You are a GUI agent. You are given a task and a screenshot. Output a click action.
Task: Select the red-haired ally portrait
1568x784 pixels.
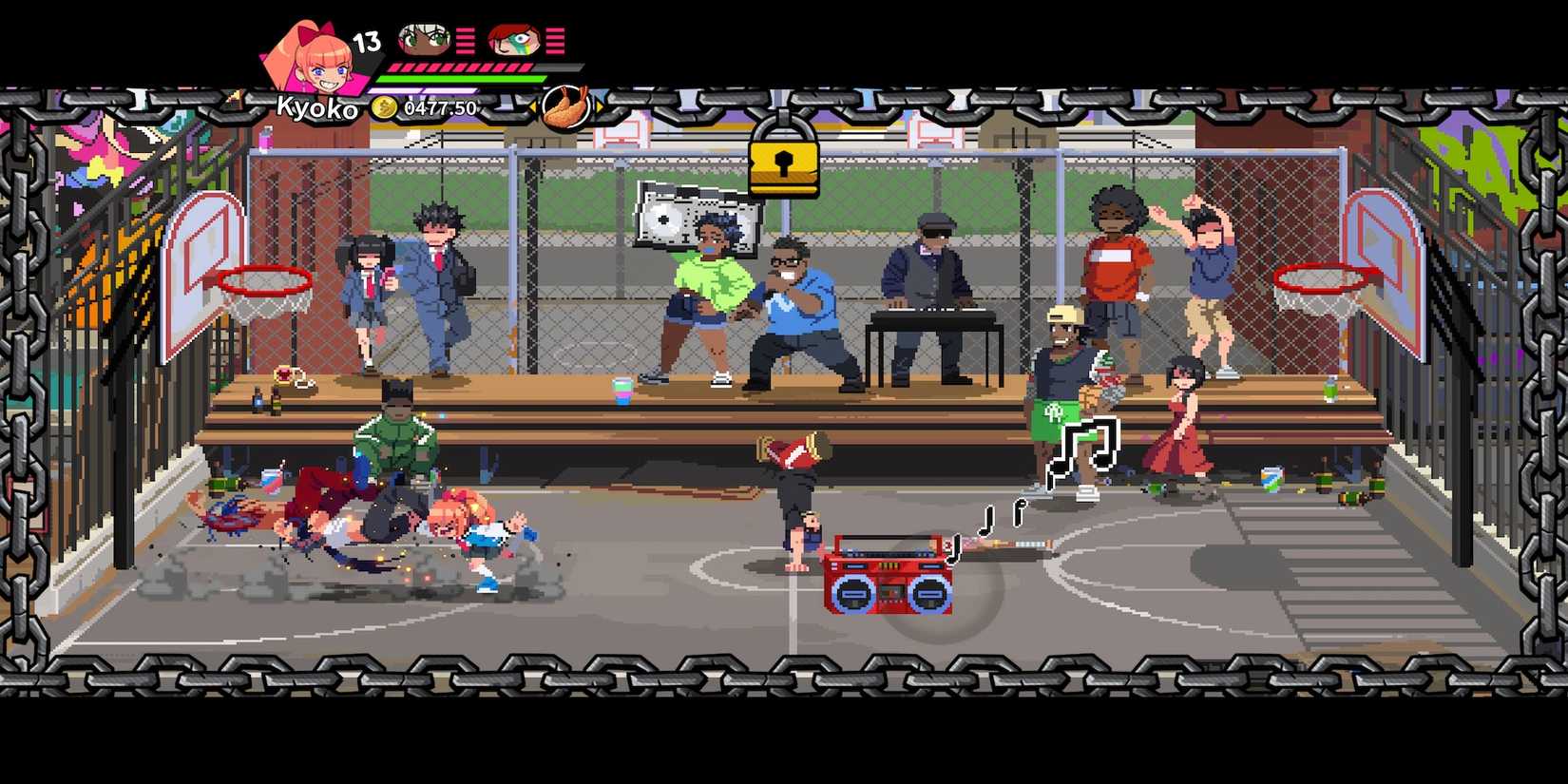pyautogui.click(x=516, y=39)
